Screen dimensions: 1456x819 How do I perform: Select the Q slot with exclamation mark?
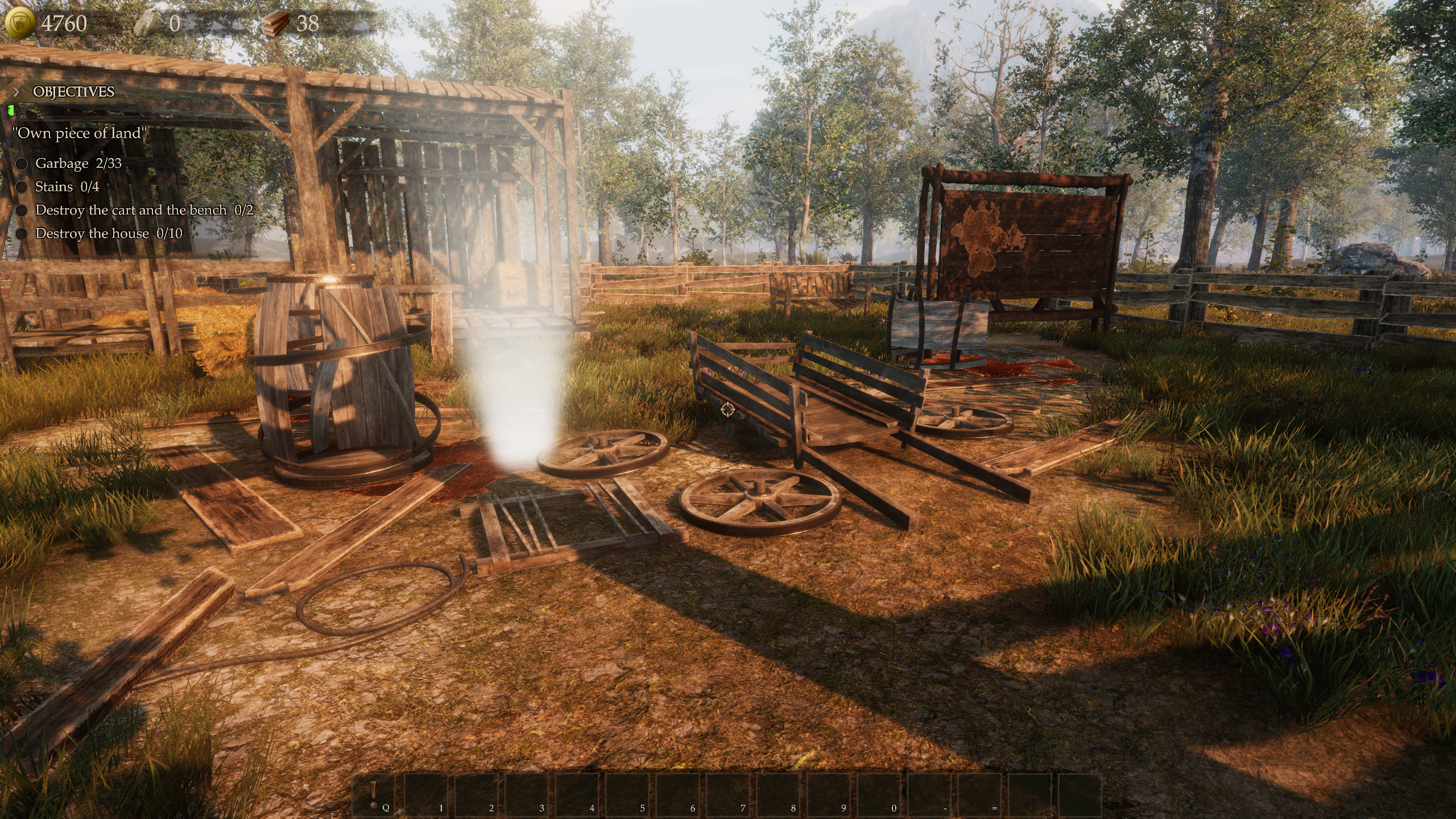[x=377, y=795]
